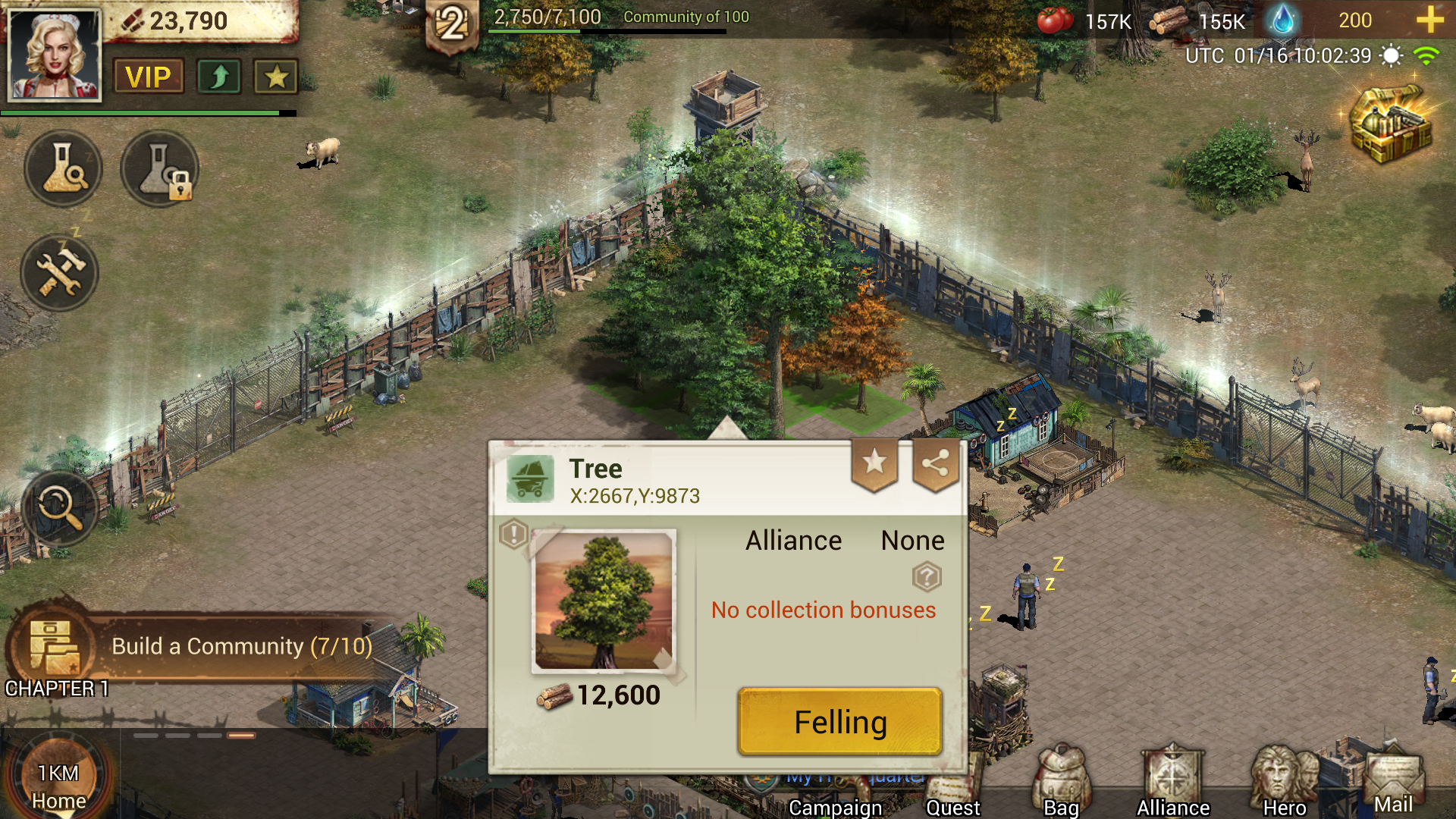Viewport: 1456px width, 819px height.
Task: Share the tree coordinates
Action: [x=935, y=463]
